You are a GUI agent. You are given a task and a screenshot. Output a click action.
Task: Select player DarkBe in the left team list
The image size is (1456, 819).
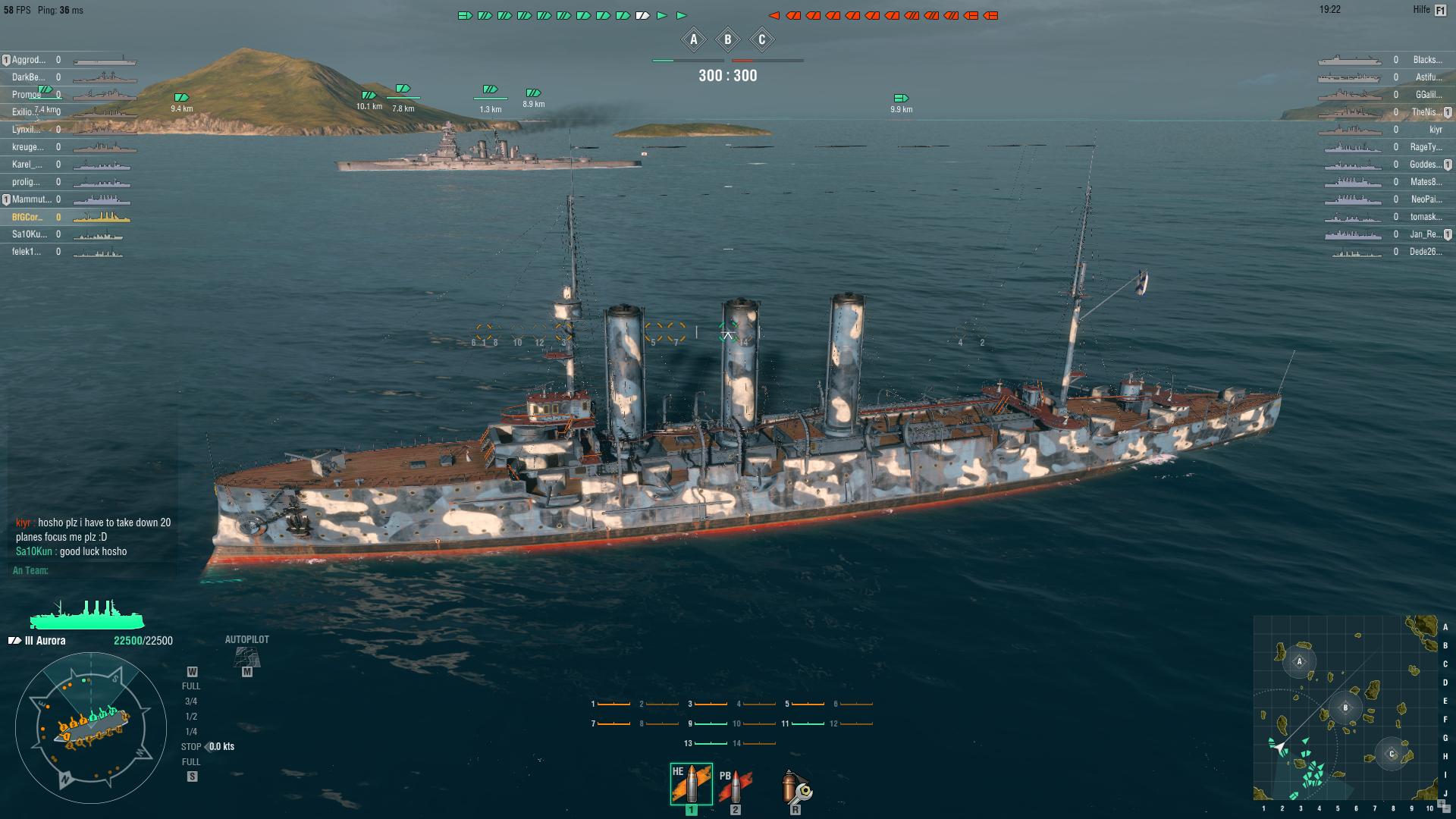click(27, 77)
